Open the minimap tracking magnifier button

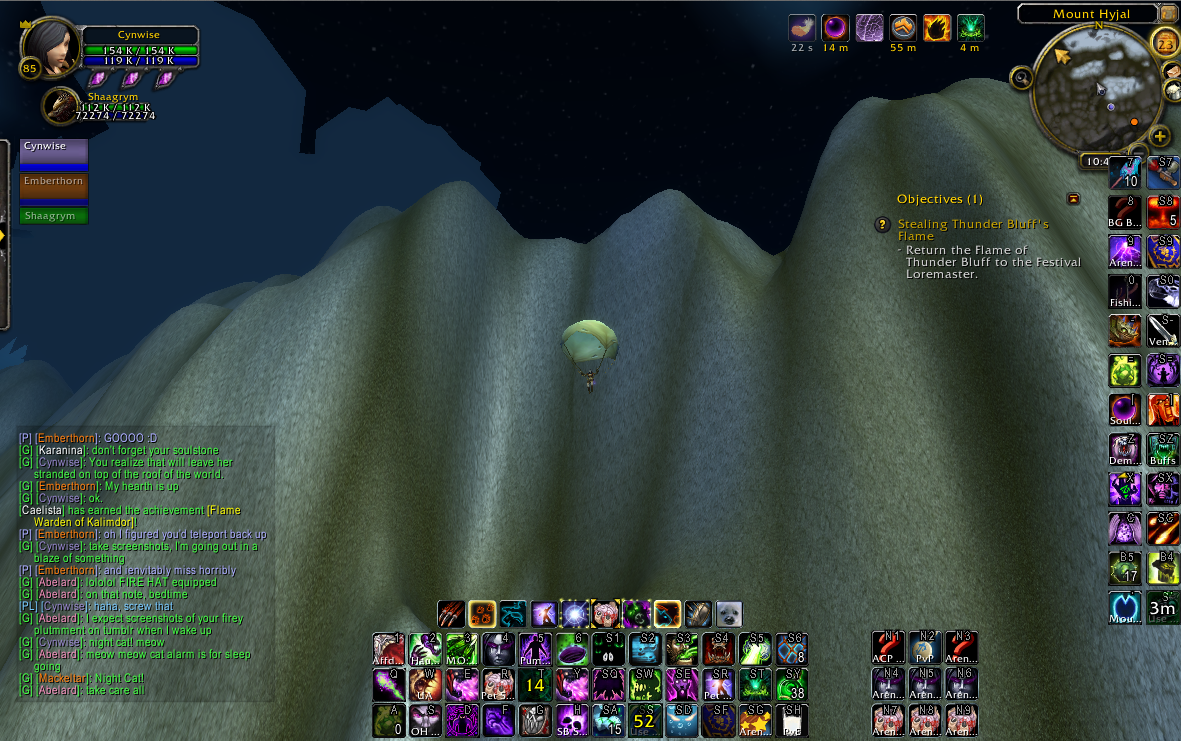pos(1021,77)
